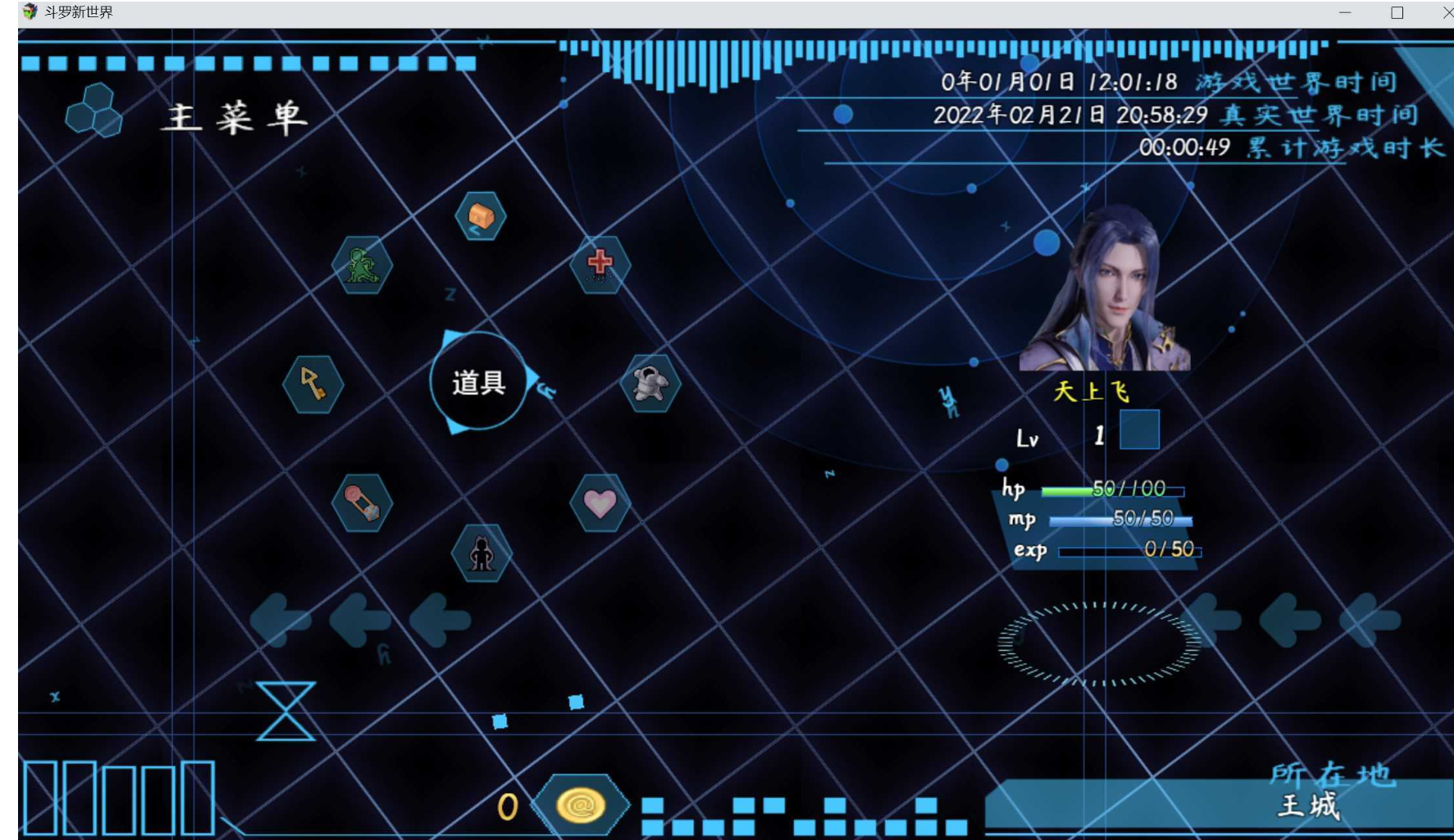The height and width of the screenshot is (840, 1454).
Task: Confirm the central 道具 selection circle
Action: [479, 382]
